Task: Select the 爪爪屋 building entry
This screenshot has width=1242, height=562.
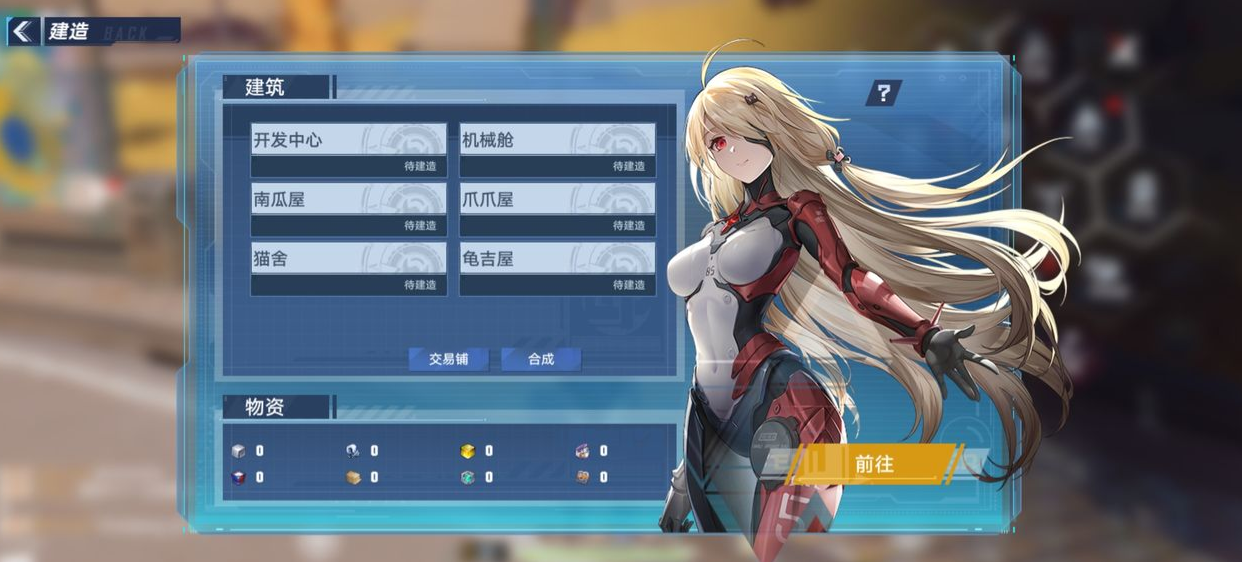Action: (557, 209)
